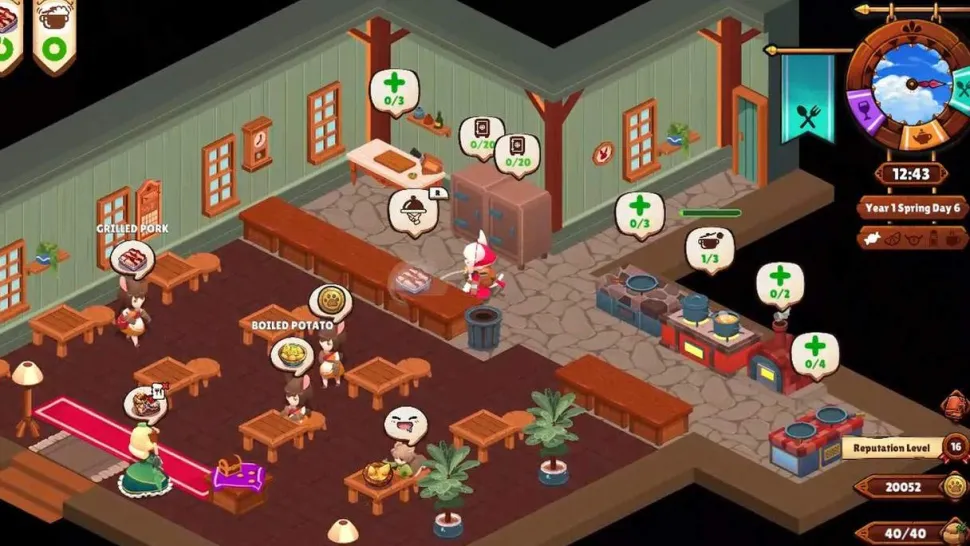Click the serving cloche bubble
Screen dimensions: 970x546
(x=414, y=211)
